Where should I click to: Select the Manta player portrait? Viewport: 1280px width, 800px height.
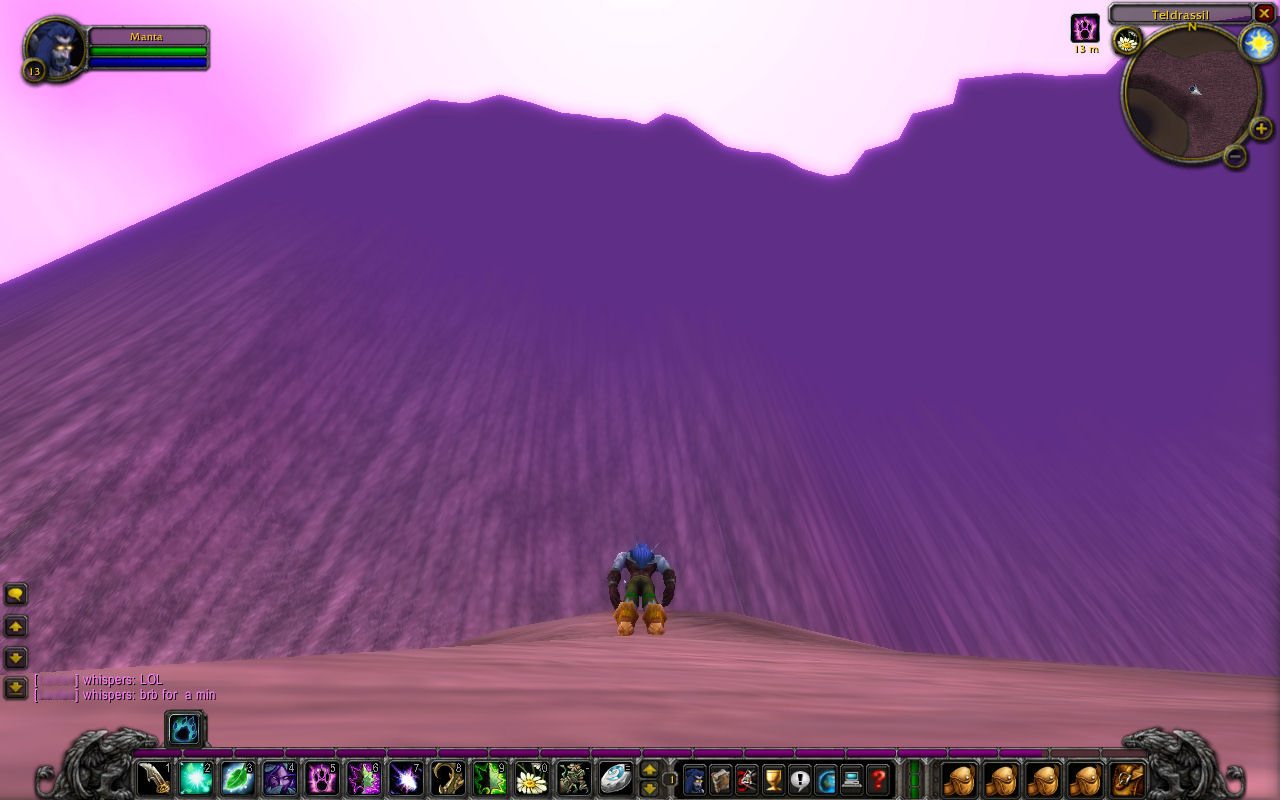coord(54,47)
